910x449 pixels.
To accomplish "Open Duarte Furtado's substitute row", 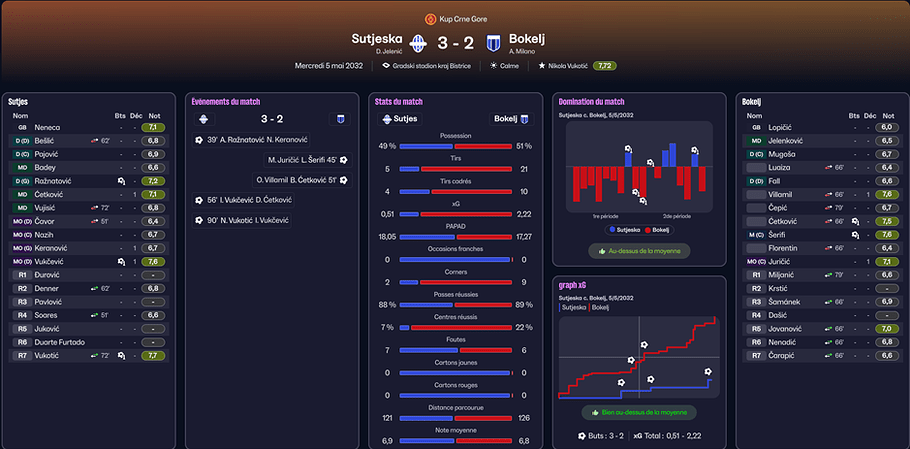I will (63, 341).
